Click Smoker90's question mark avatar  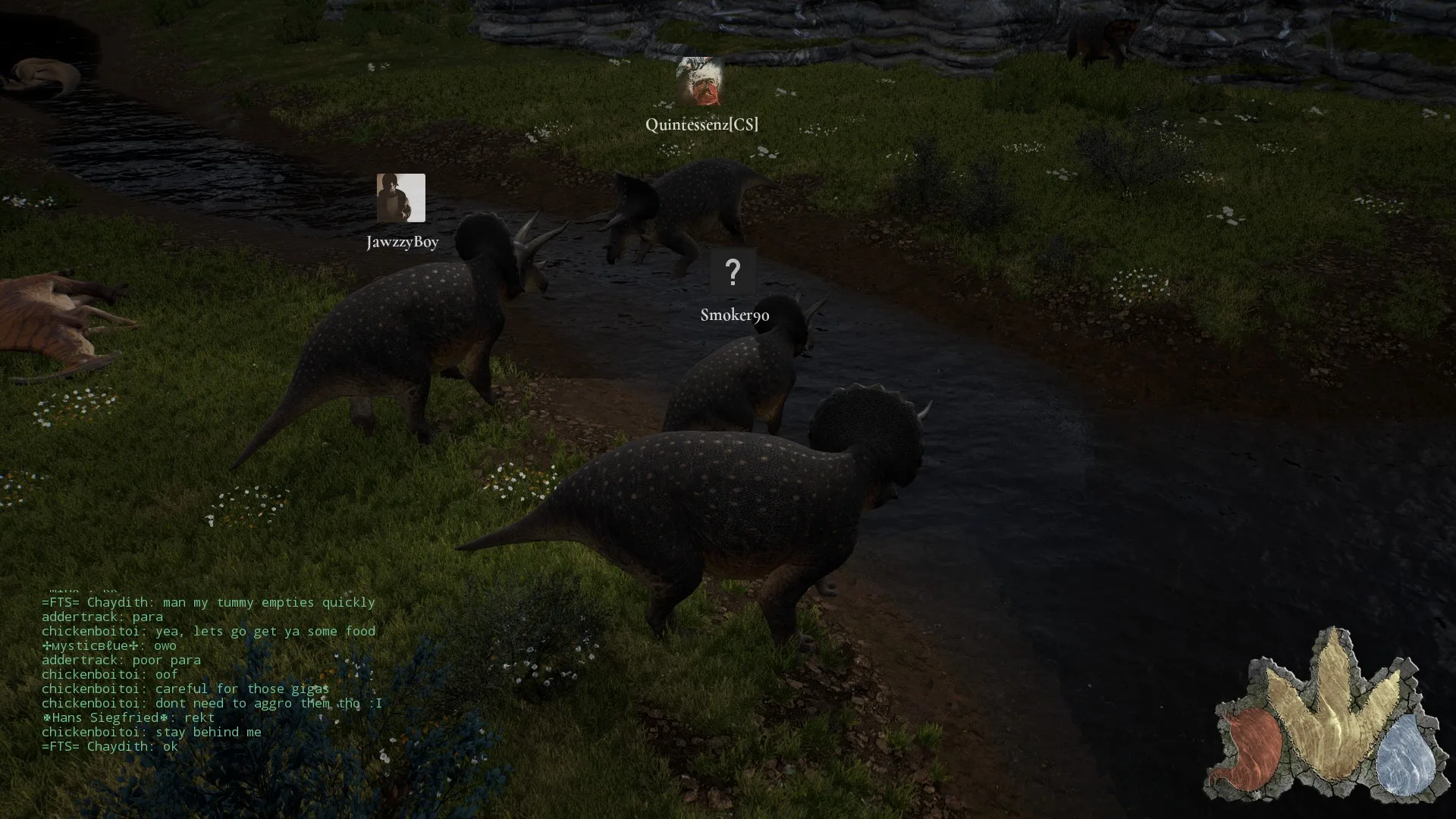click(x=733, y=271)
